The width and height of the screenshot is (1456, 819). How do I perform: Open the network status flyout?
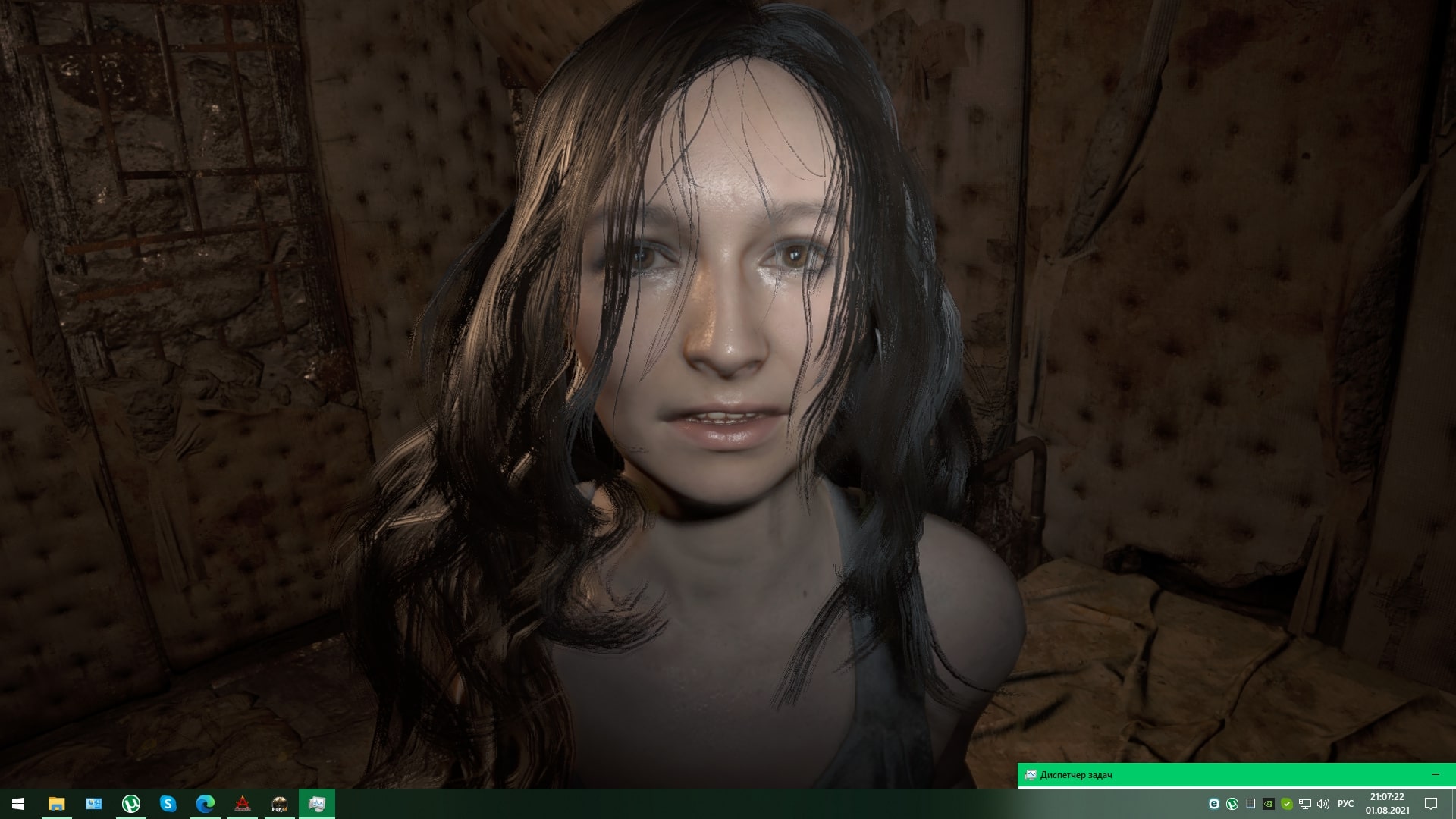1304,804
